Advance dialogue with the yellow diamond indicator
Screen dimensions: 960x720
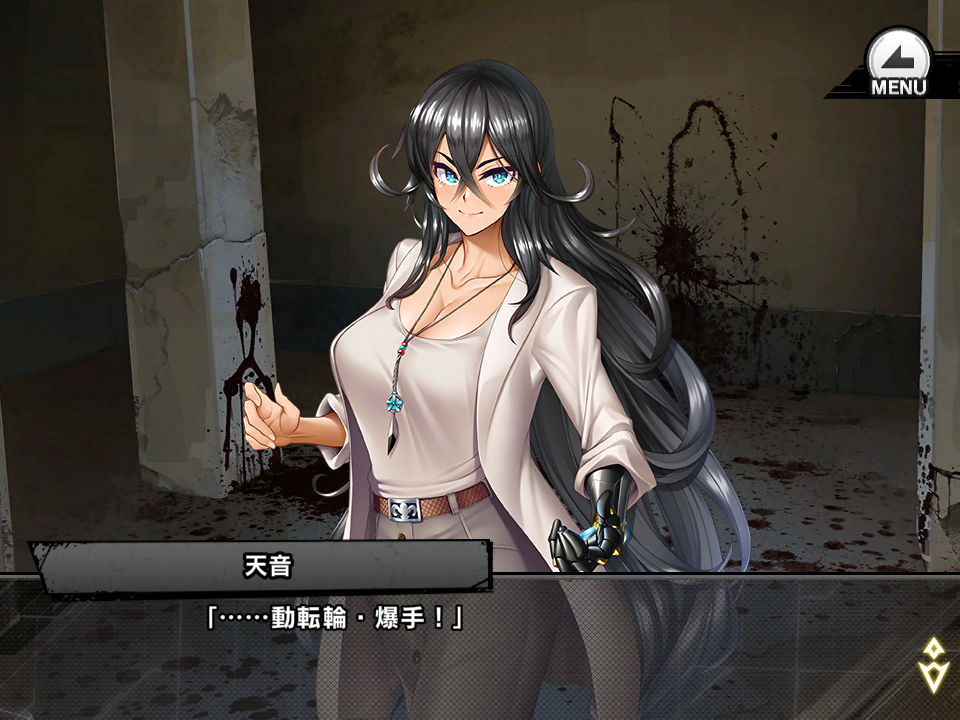(x=932, y=665)
